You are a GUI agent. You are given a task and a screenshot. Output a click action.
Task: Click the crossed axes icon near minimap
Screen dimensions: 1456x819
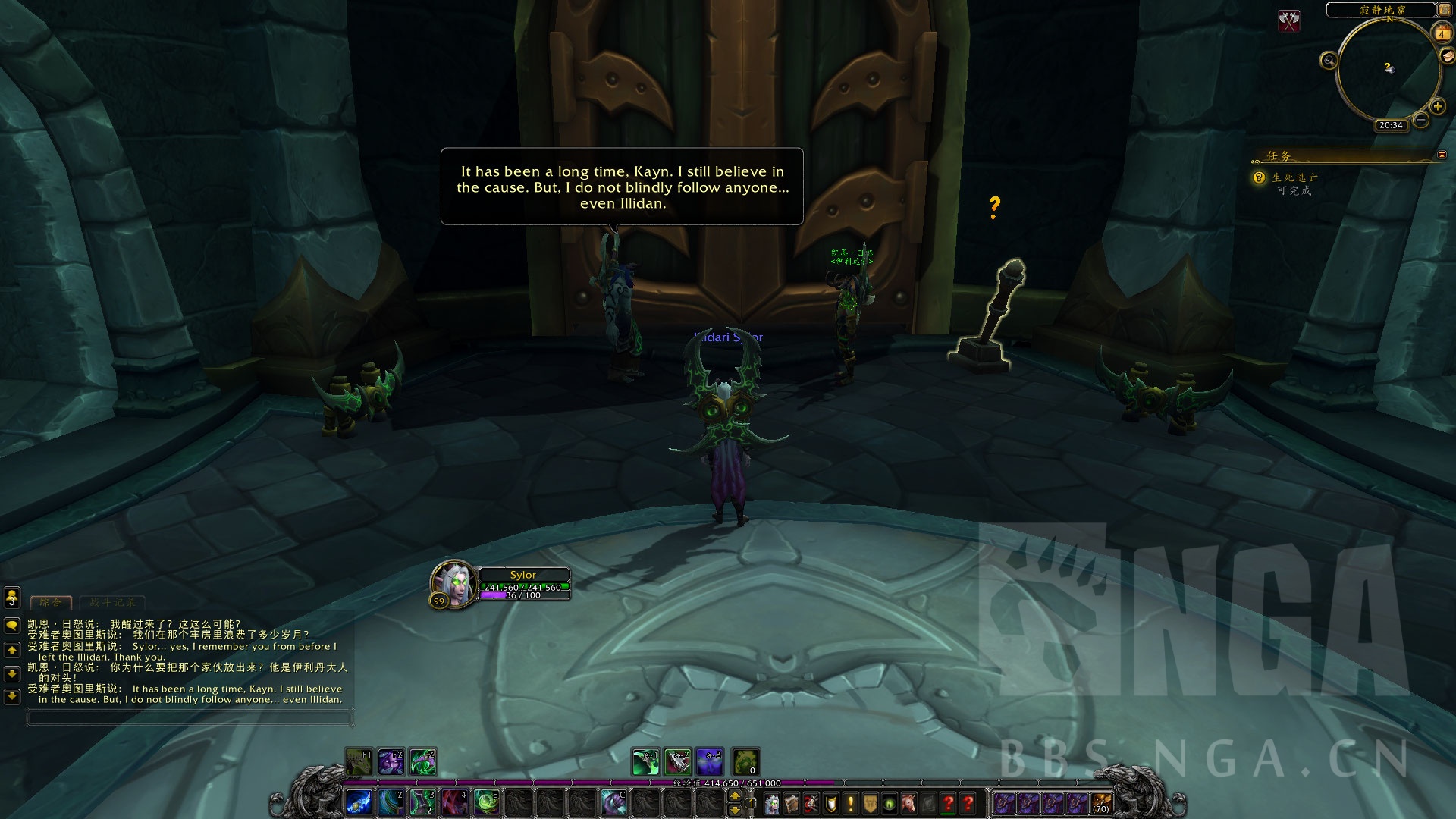[1288, 20]
